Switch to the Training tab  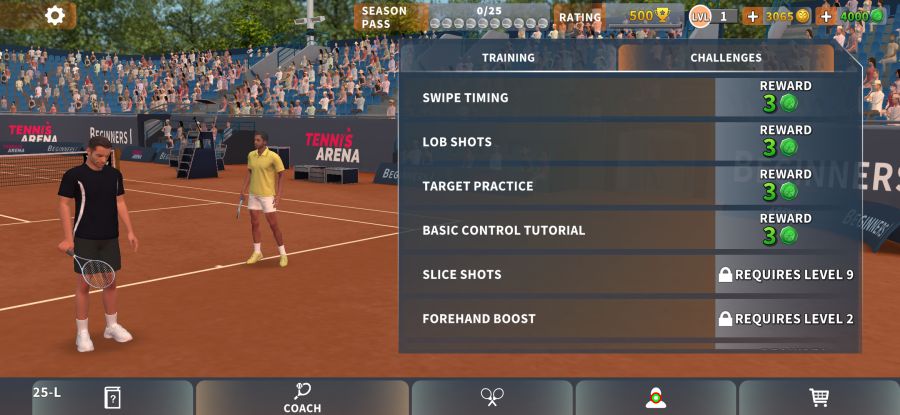(x=508, y=58)
